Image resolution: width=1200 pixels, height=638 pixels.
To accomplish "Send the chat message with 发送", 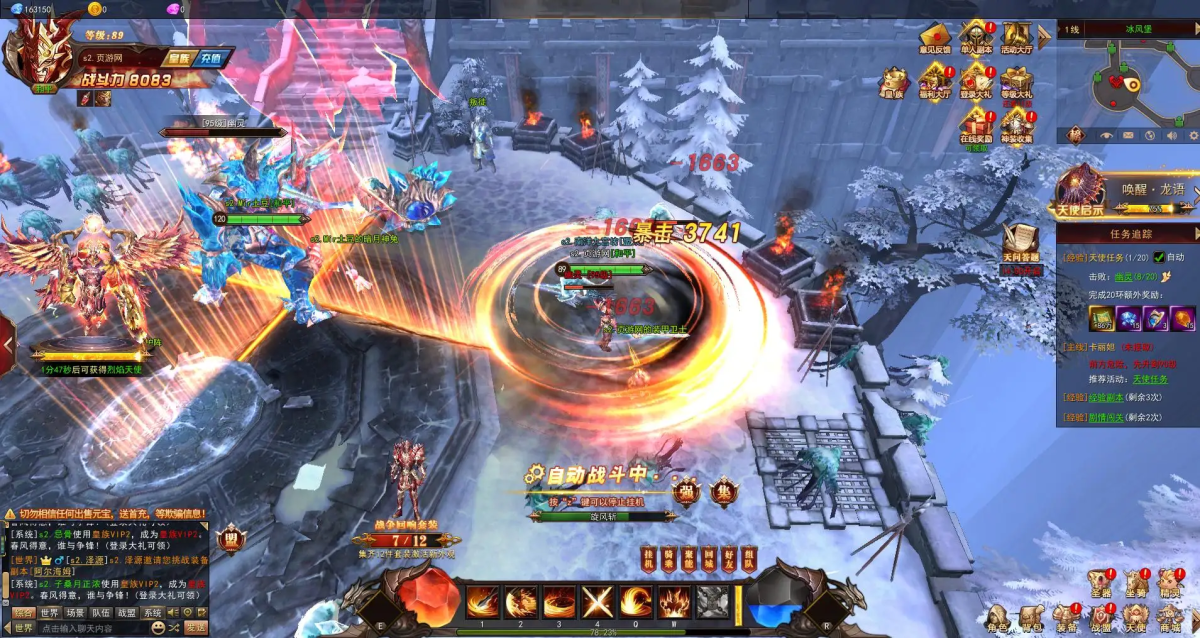I will (196, 627).
